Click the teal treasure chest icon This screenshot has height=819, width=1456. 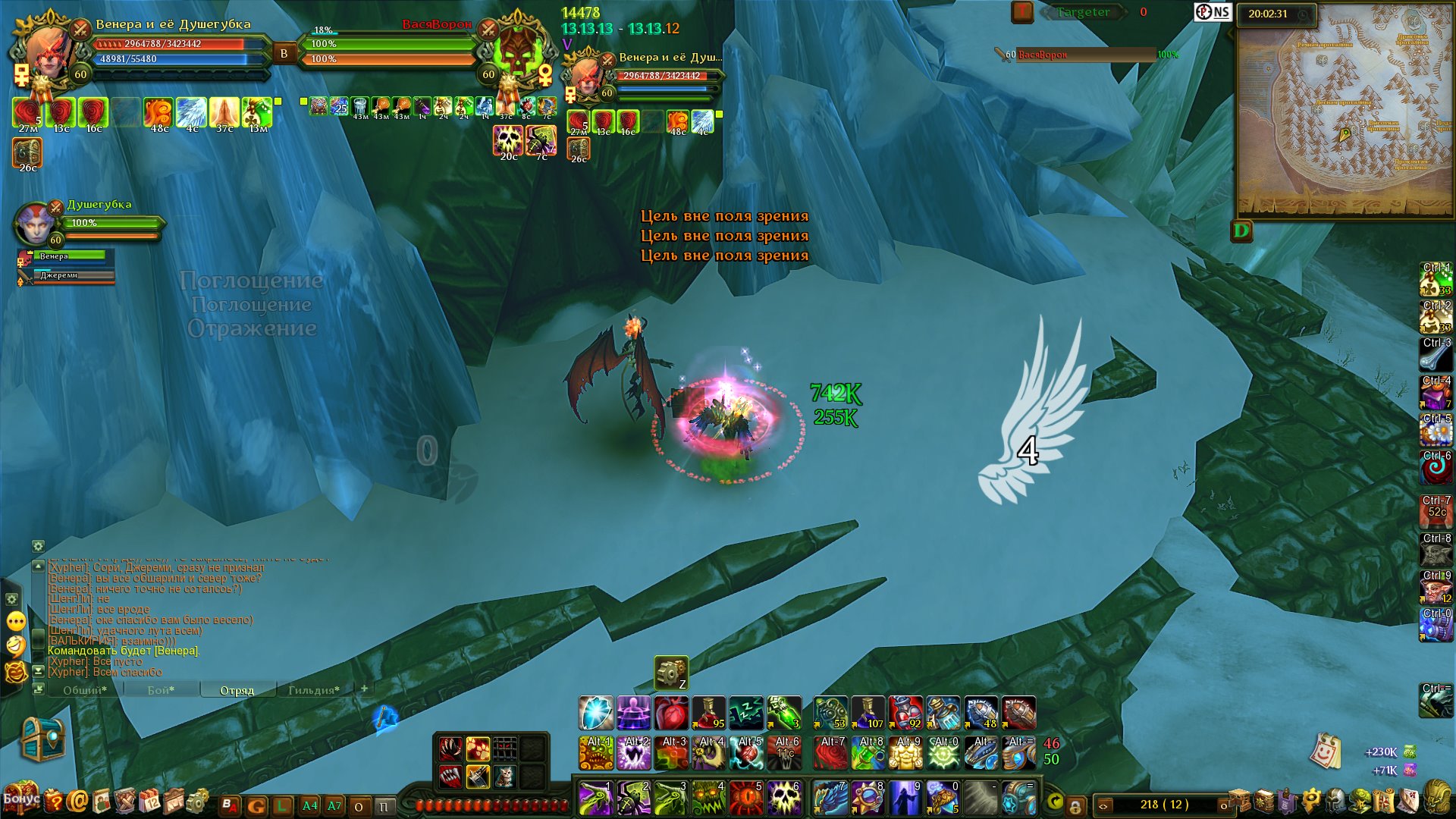pos(42,739)
